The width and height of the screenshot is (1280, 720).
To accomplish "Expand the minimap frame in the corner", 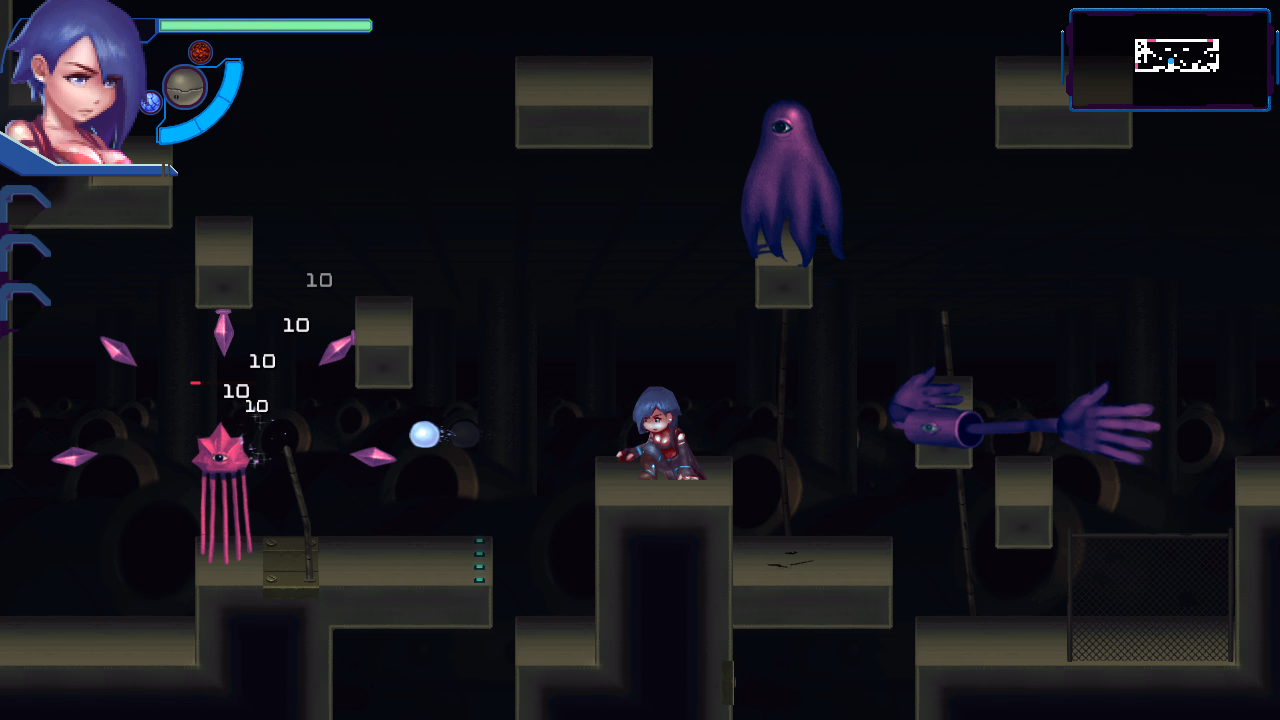I will (1169, 60).
